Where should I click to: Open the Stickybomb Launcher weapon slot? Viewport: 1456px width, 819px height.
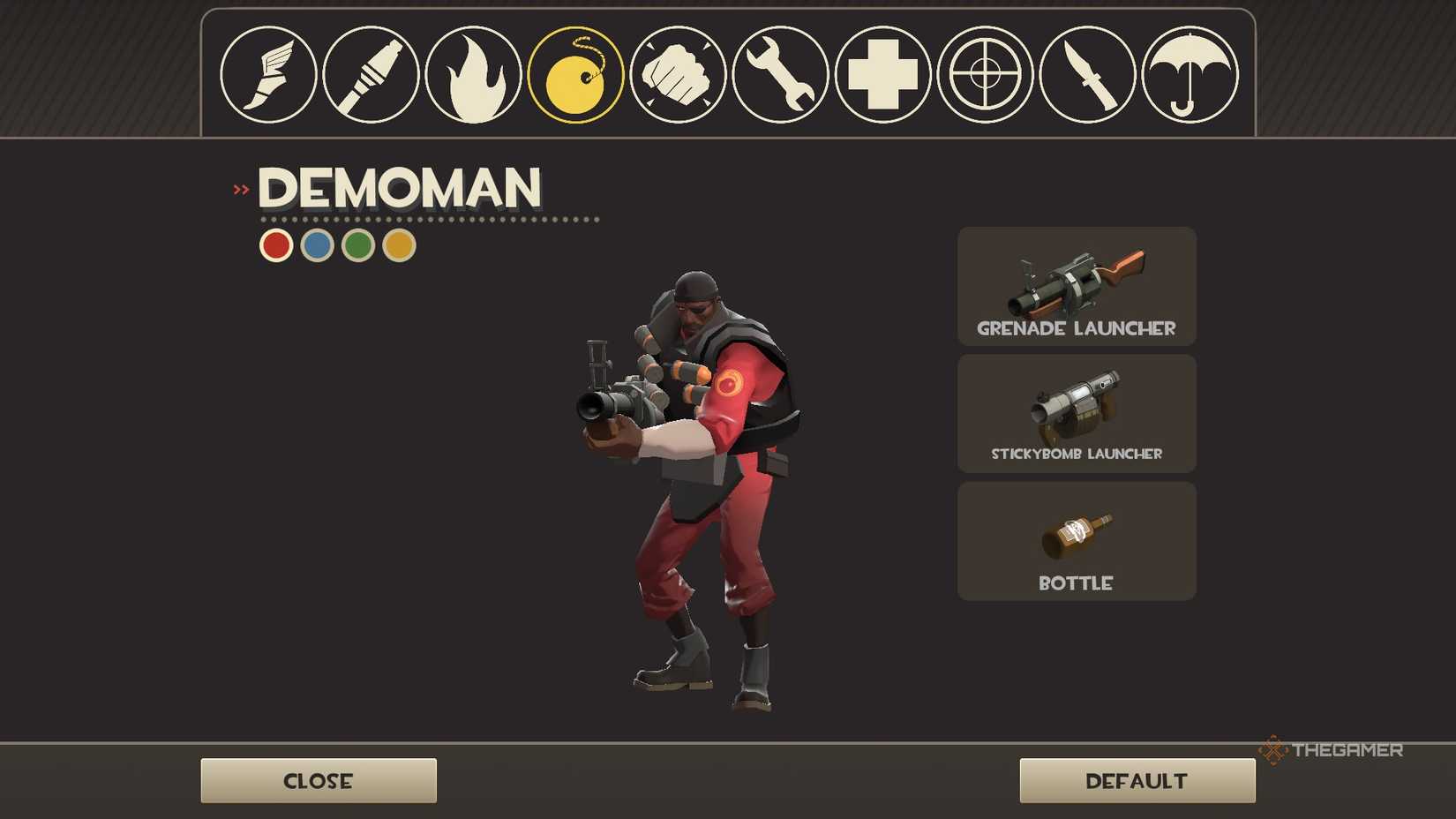click(1076, 413)
